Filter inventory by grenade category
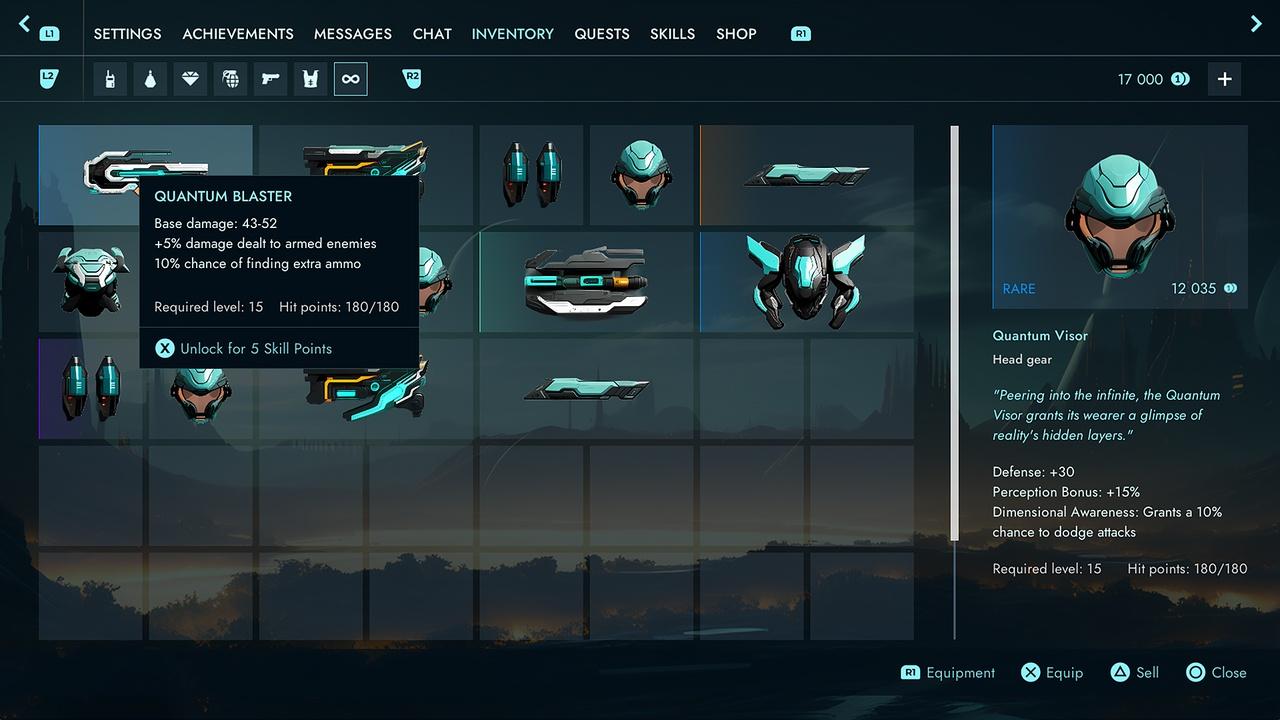Viewport: 1280px width, 720px height. tap(230, 79)
